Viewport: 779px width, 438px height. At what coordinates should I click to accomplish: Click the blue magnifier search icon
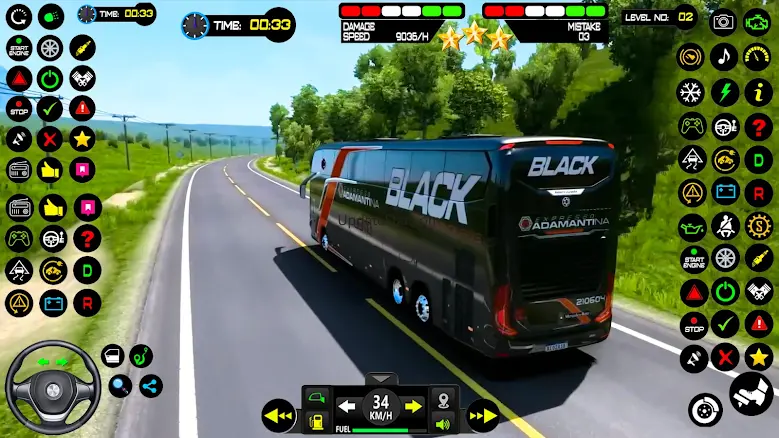pyautogui.click(x=121, y=385)
